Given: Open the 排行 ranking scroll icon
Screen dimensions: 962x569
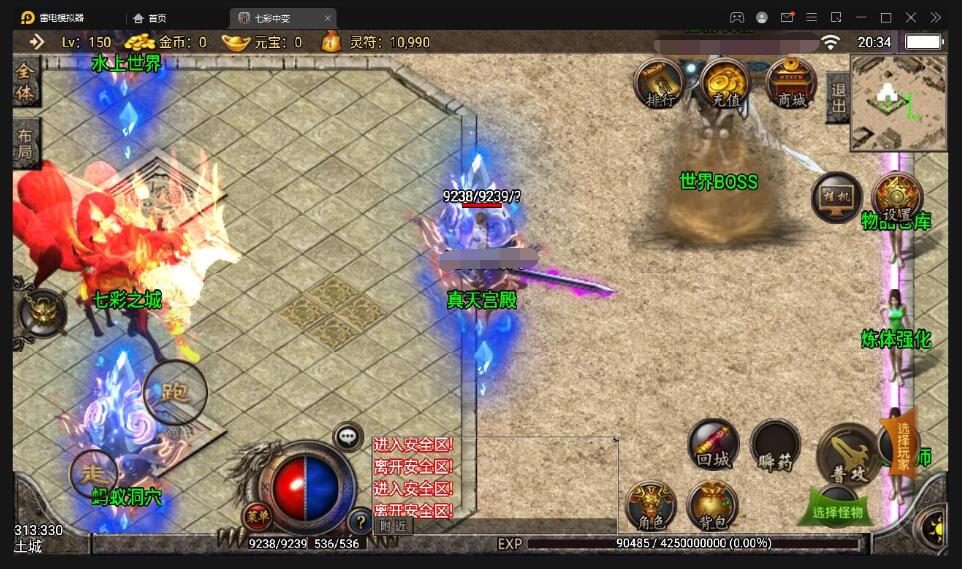Looking at the screenshot, I should pos(660,84).
